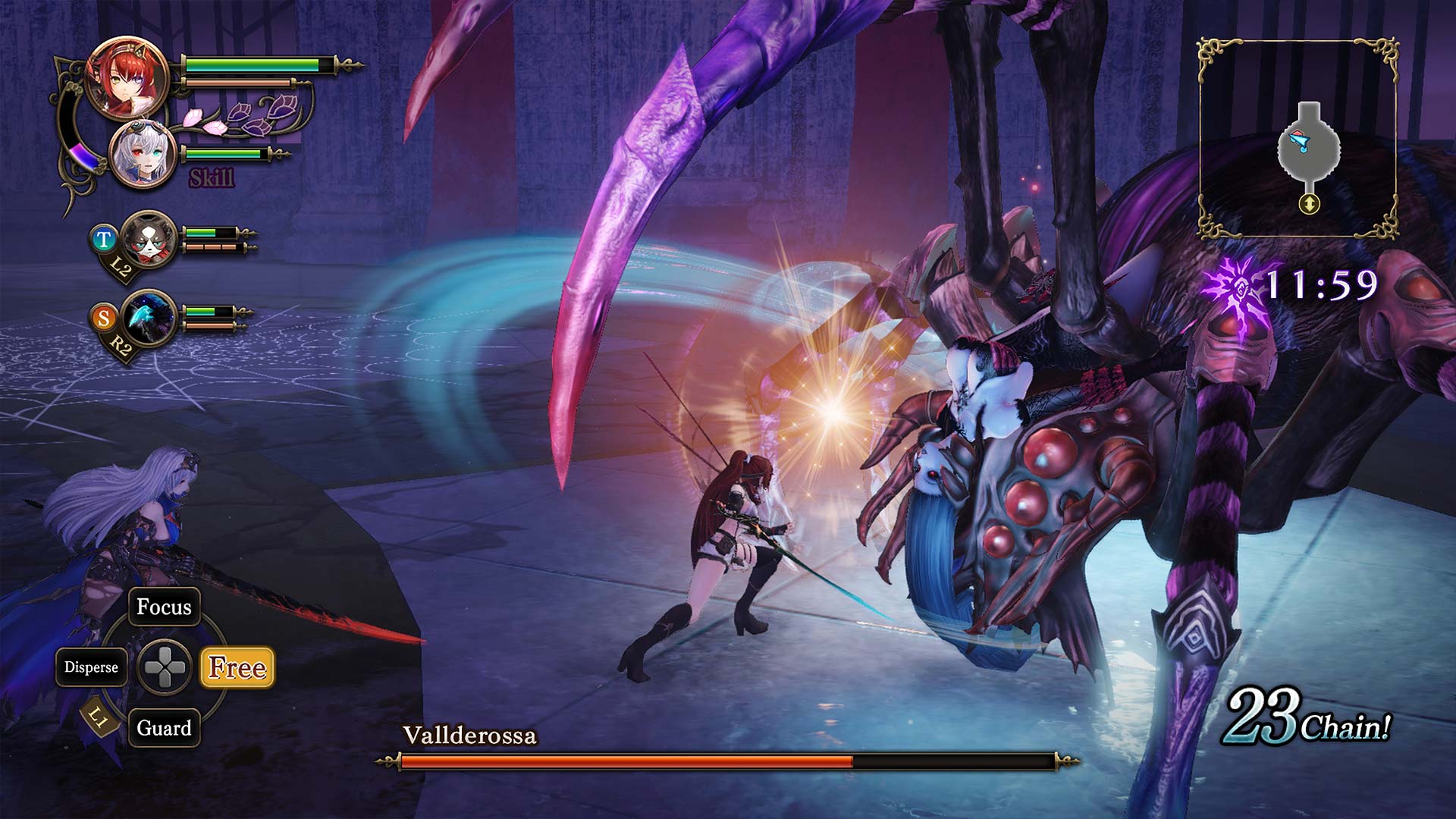Screen dimensions: 1456x819
Task: Enable Guard mode on the d-pad
Action: [x=164, y=728]
